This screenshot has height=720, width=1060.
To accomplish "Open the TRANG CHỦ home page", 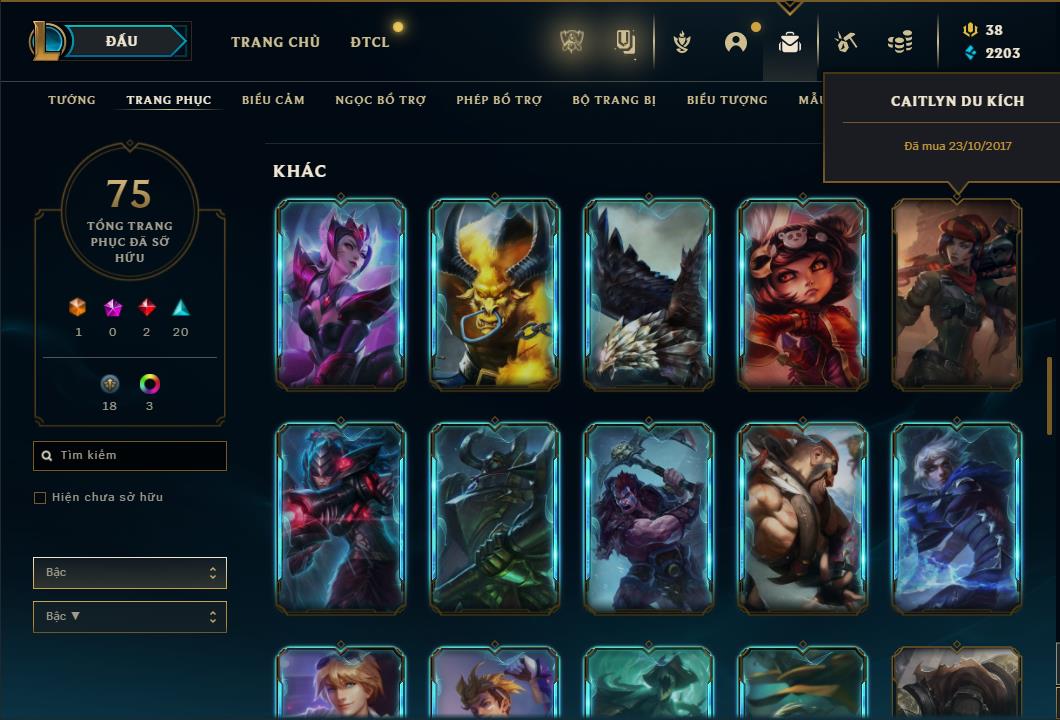I will (275, 42).
